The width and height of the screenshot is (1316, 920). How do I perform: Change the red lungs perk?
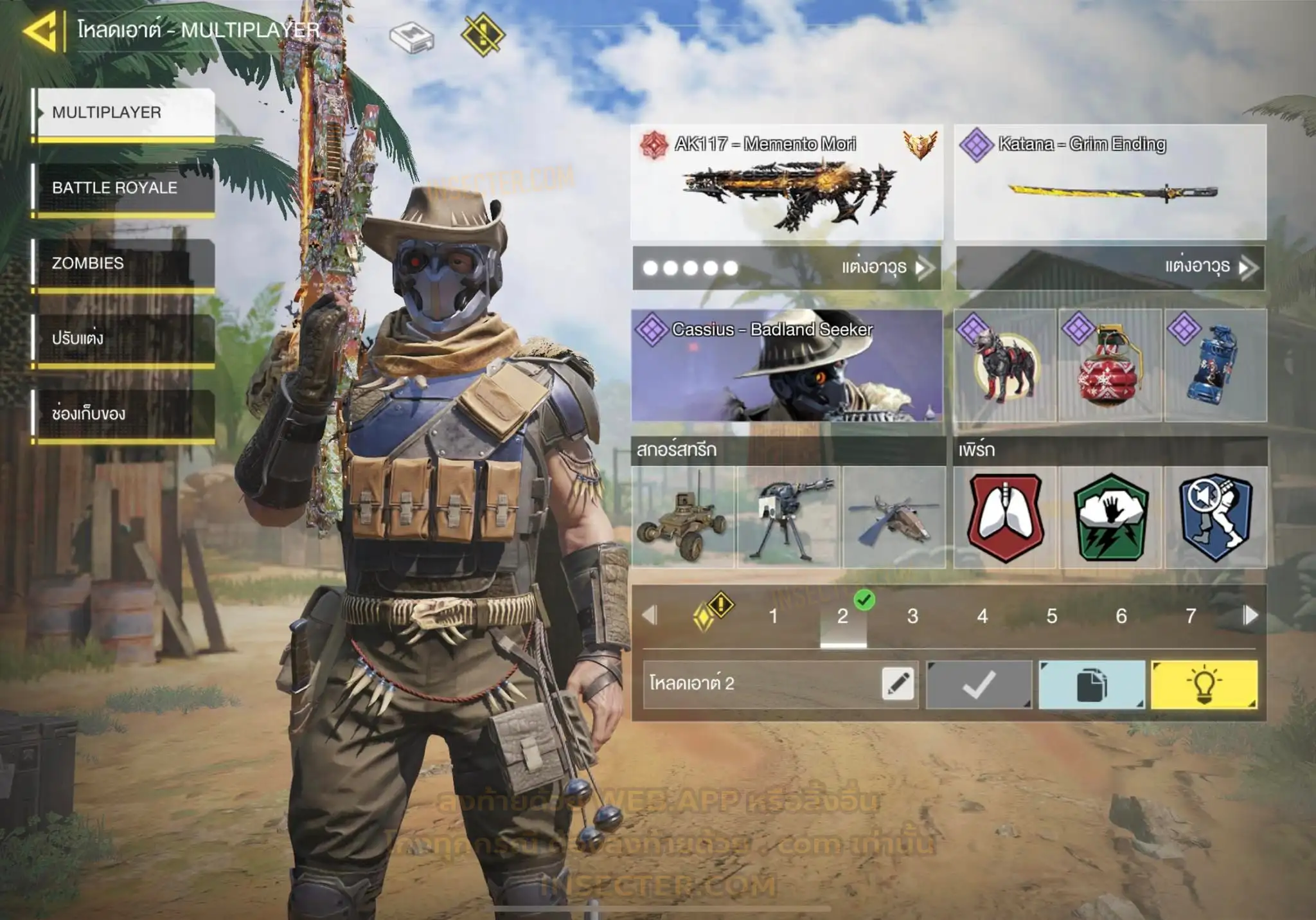click(1005, 518)
